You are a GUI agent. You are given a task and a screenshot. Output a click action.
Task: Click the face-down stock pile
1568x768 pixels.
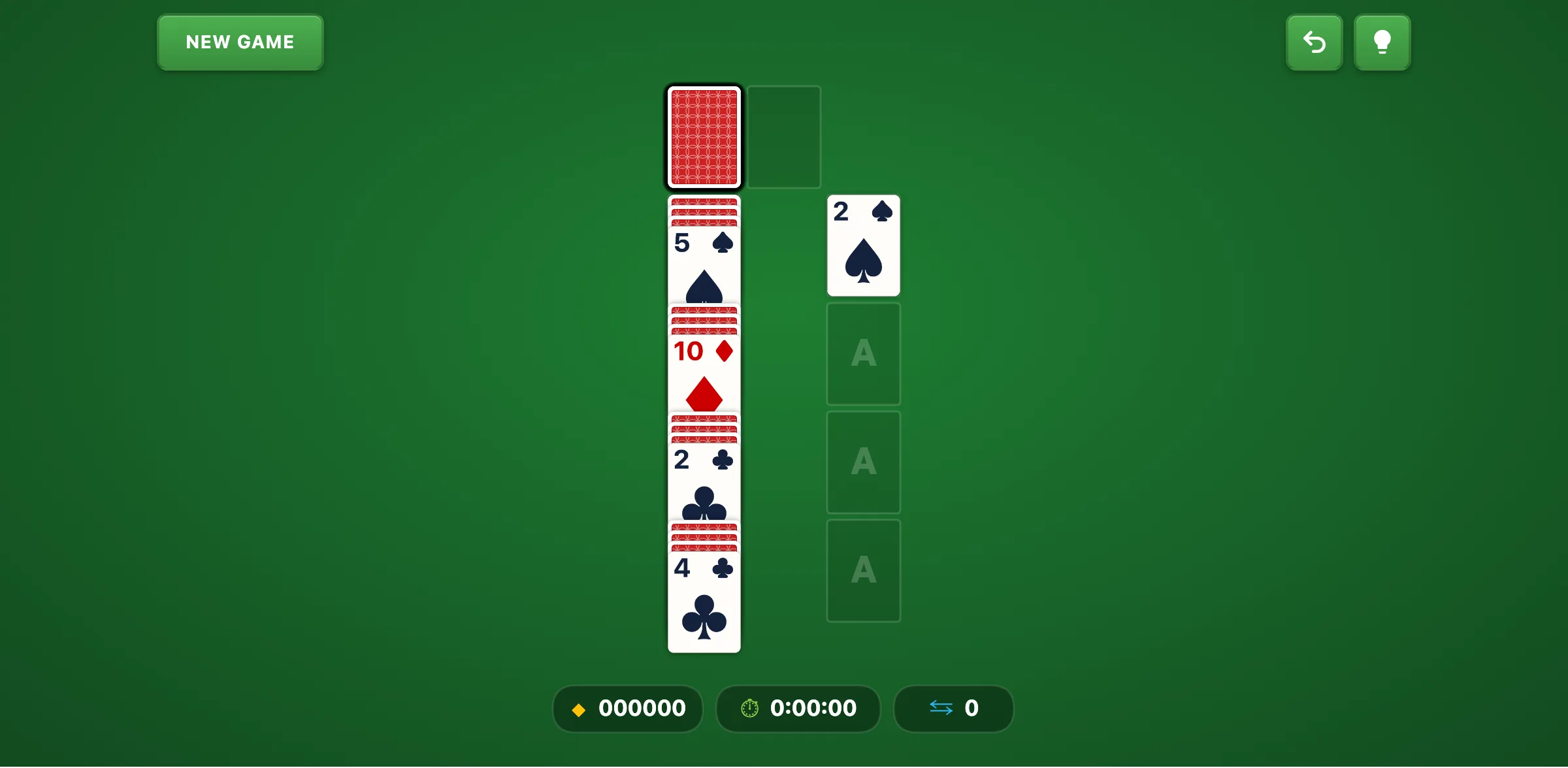coord(704,136)
